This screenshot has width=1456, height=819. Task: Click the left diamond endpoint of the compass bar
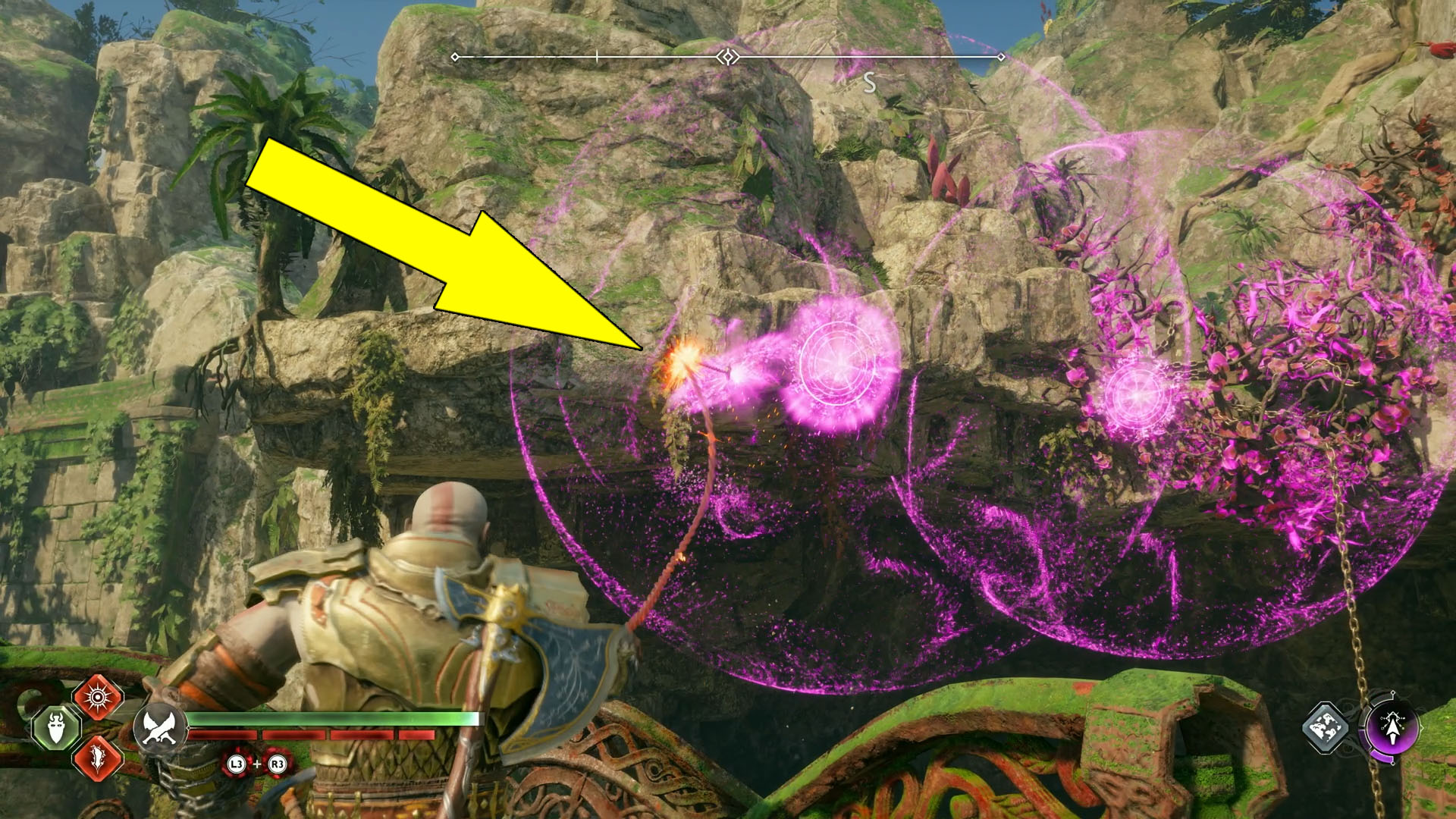[x=454, y=55]
